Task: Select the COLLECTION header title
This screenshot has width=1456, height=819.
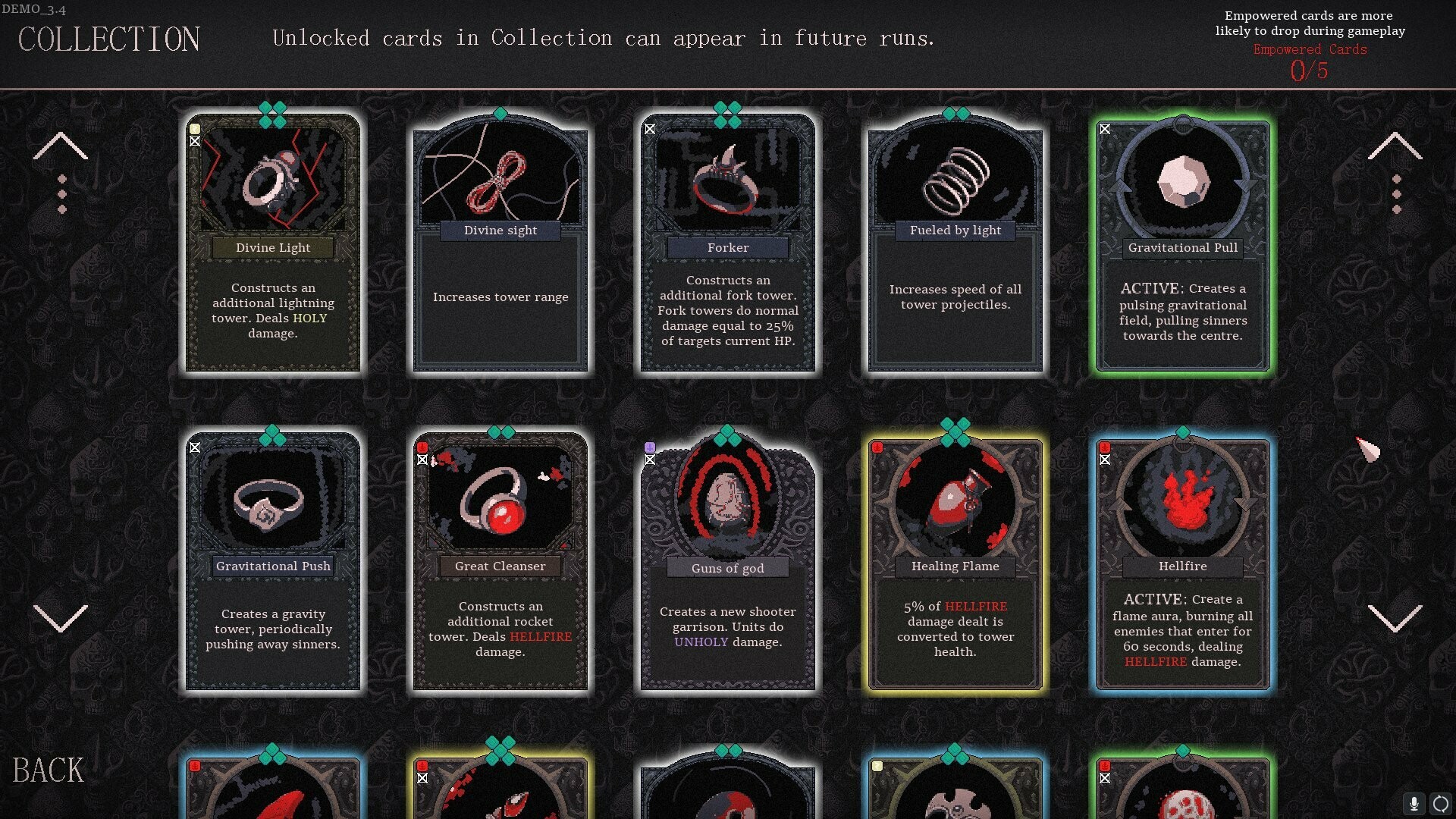Action: [x=111, y=39]
